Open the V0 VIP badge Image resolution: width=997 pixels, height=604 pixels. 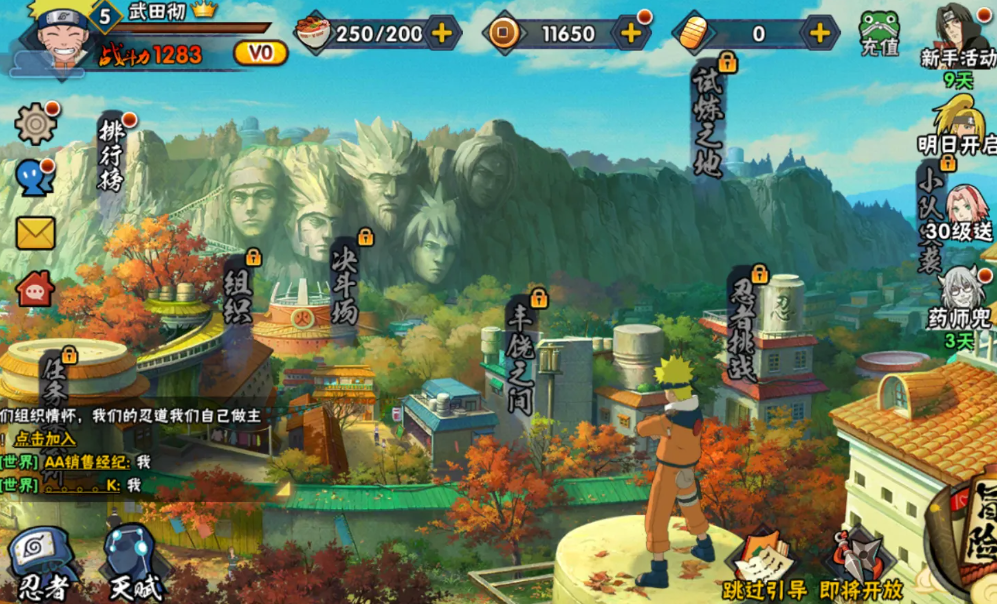260,53
